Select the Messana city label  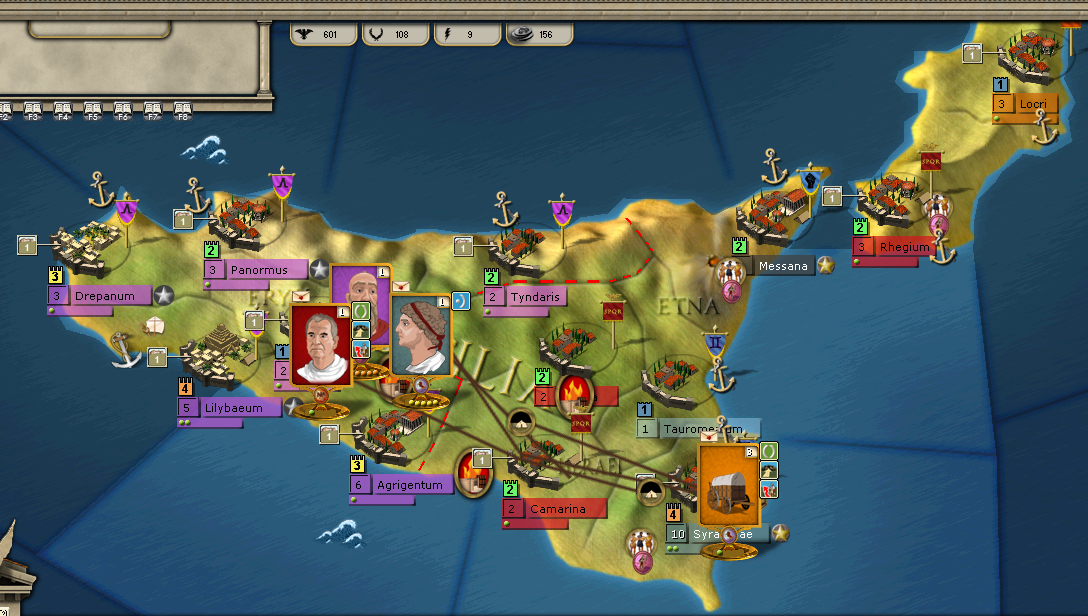783,266
